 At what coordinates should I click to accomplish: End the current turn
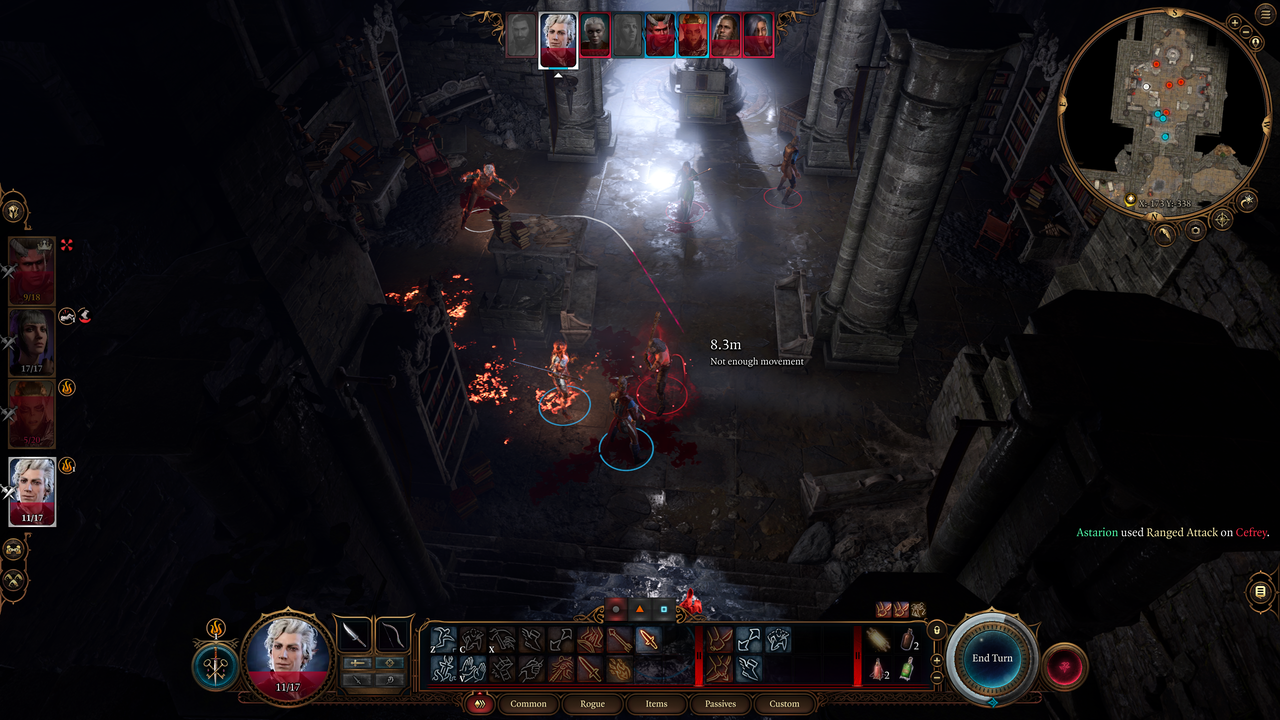992,658
